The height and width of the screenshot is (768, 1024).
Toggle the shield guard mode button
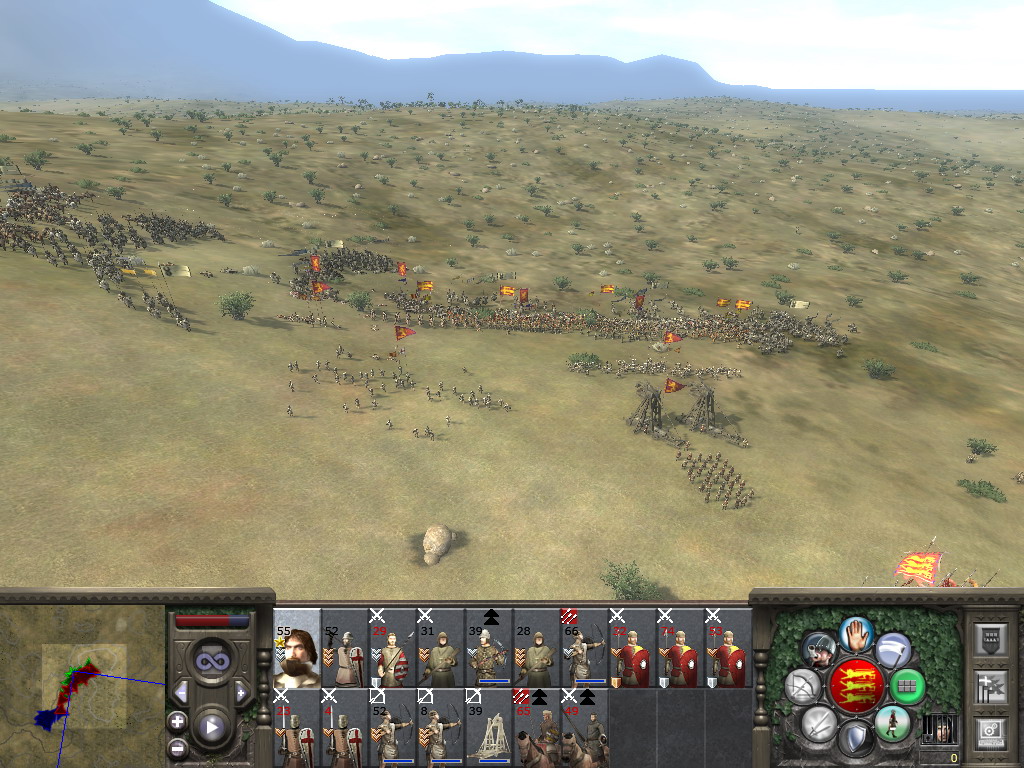coord(856,740)
